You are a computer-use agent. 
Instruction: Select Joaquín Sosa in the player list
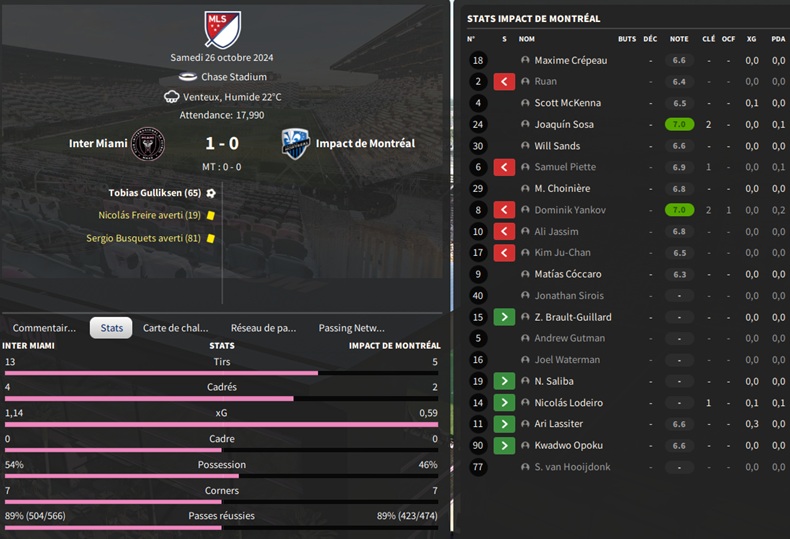point(564,124)
